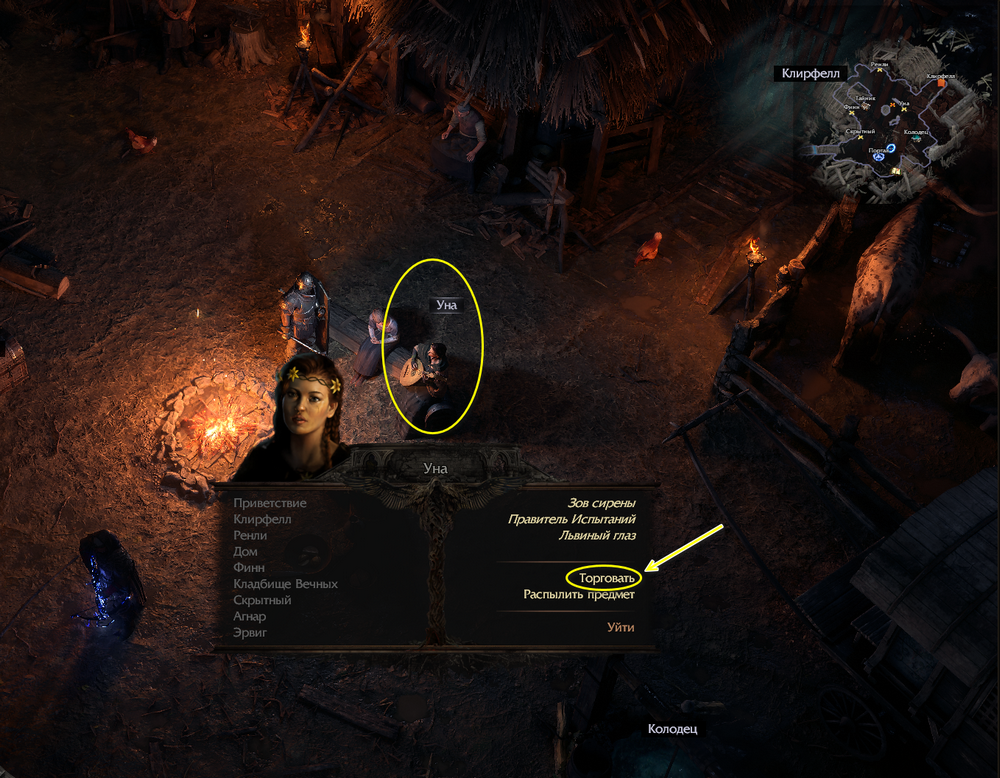Screen dimensions: 1000x778
Task: Select the Кладбище Вечных topic
Action: click(x=285, y=584)
